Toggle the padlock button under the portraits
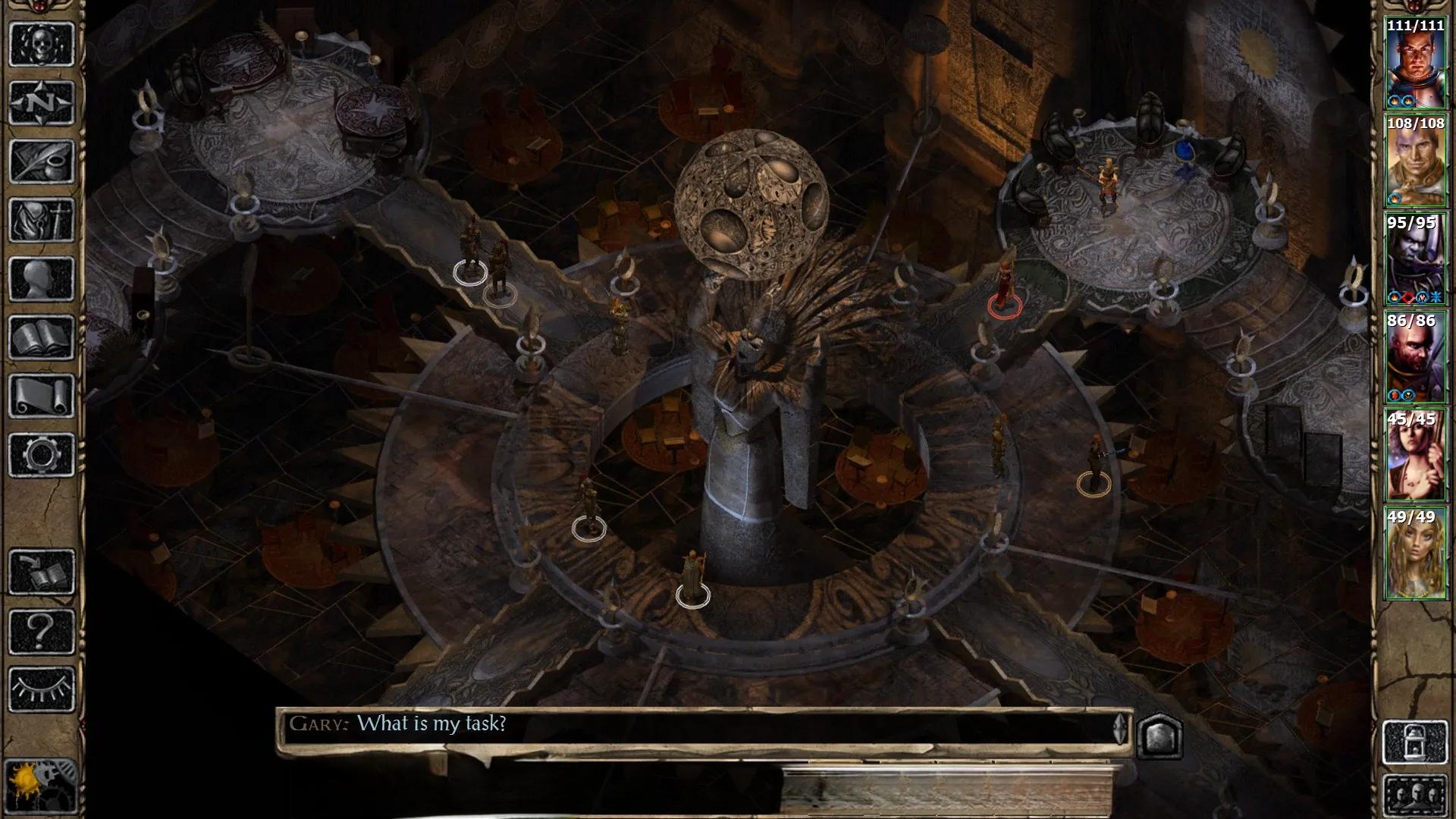 [1415, 742]
